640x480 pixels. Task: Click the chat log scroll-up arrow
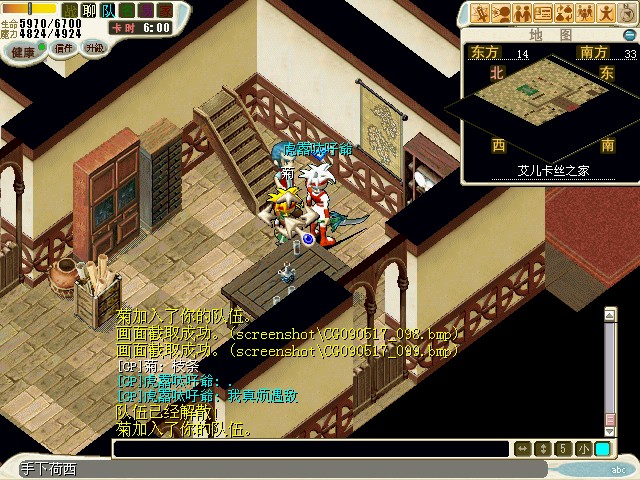click(x=610, y=316)
